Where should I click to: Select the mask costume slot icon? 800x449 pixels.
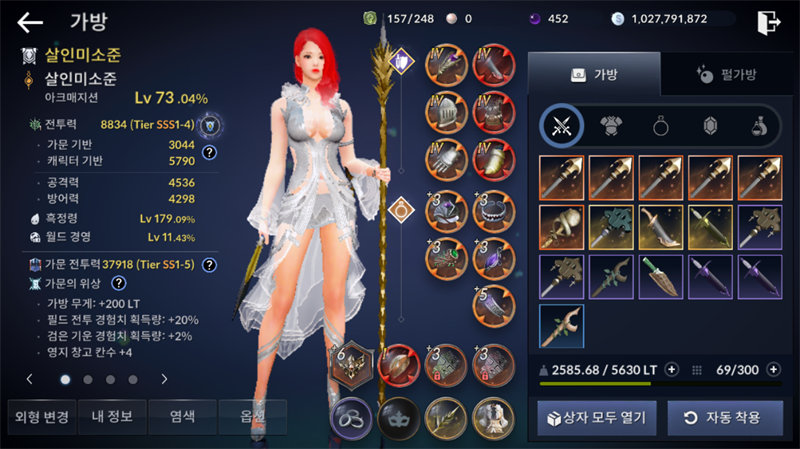397,415
